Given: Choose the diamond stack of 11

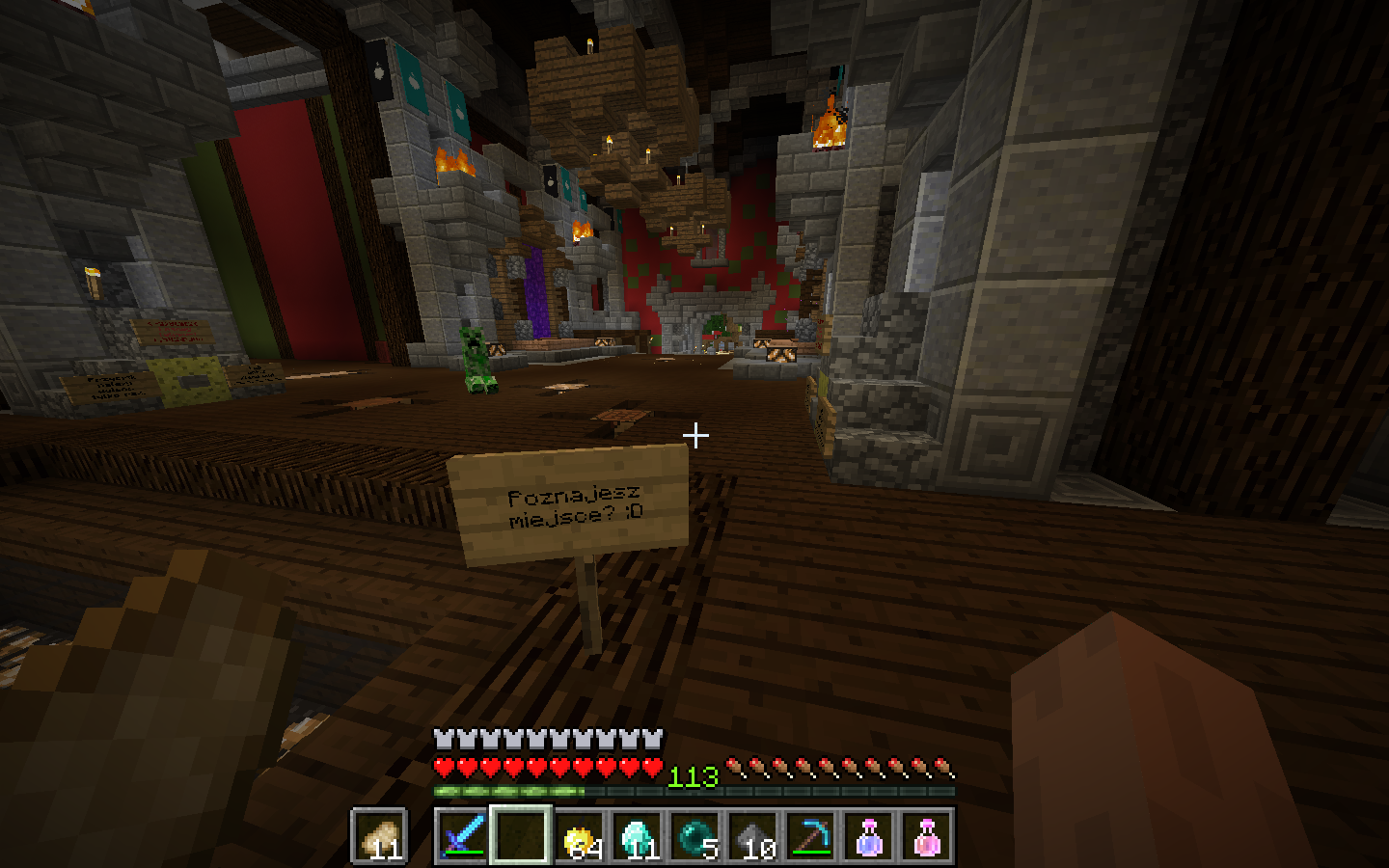Looking at the screenshot, I should coord(638,835).
